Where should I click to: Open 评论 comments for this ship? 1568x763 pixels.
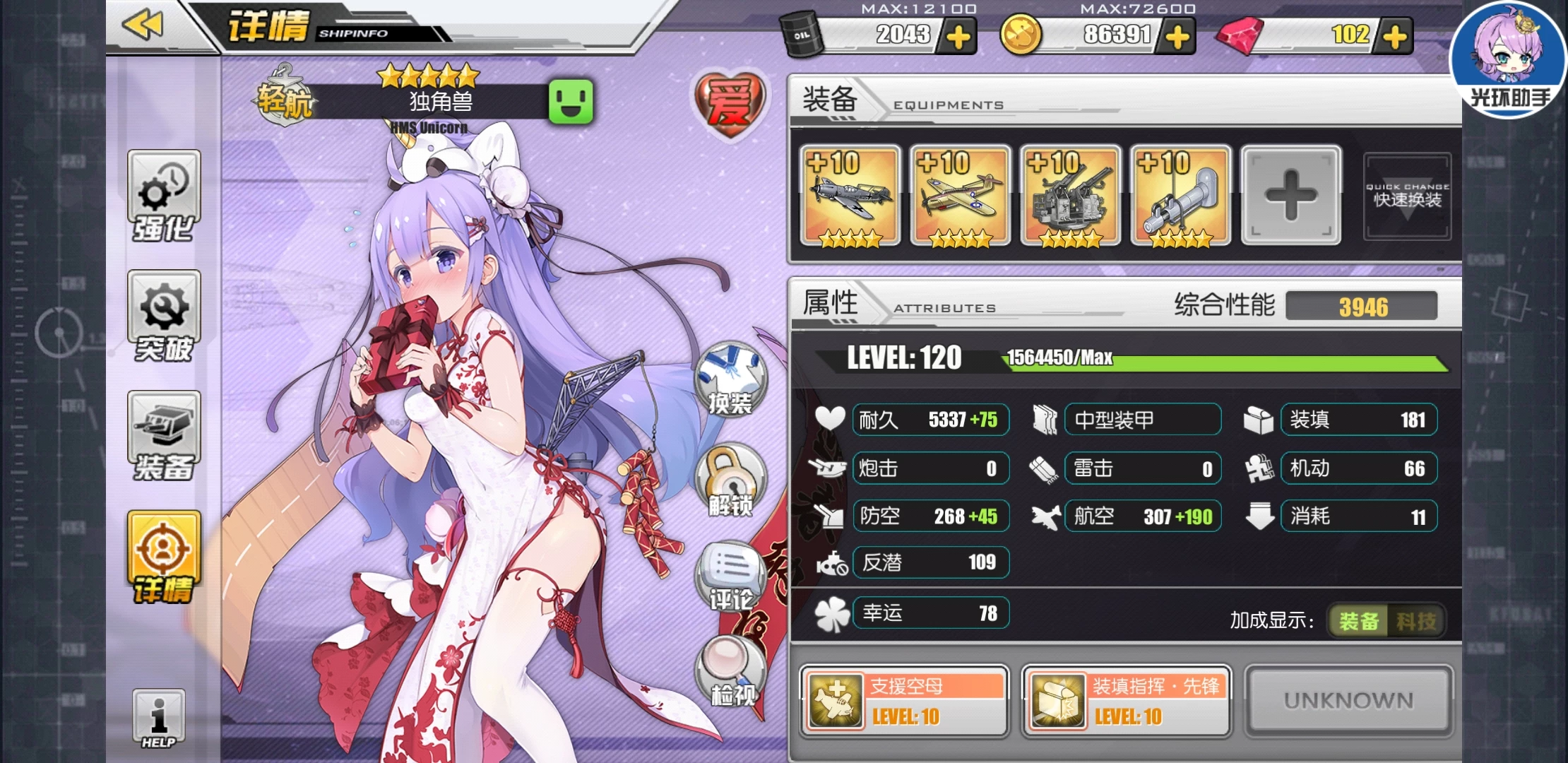point(730,576)
